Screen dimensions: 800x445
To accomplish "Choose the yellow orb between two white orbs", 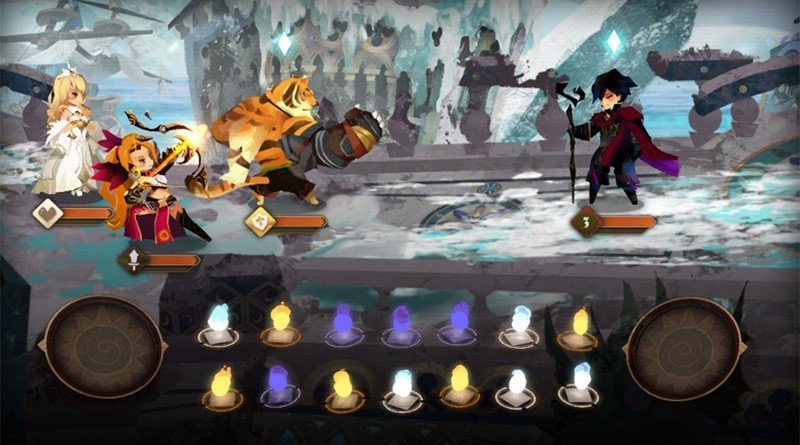I will tap(458, 381).
